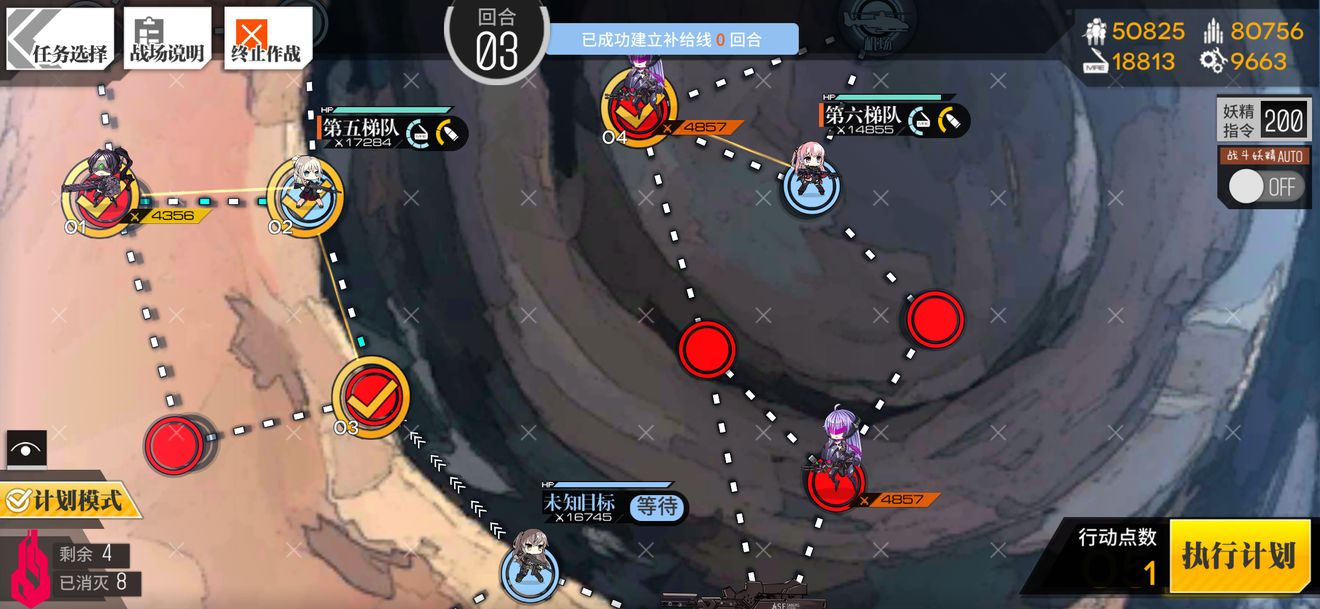Toggle 计划模式 planning mode
The image size is (1320, 609).
tap(66, 499)
